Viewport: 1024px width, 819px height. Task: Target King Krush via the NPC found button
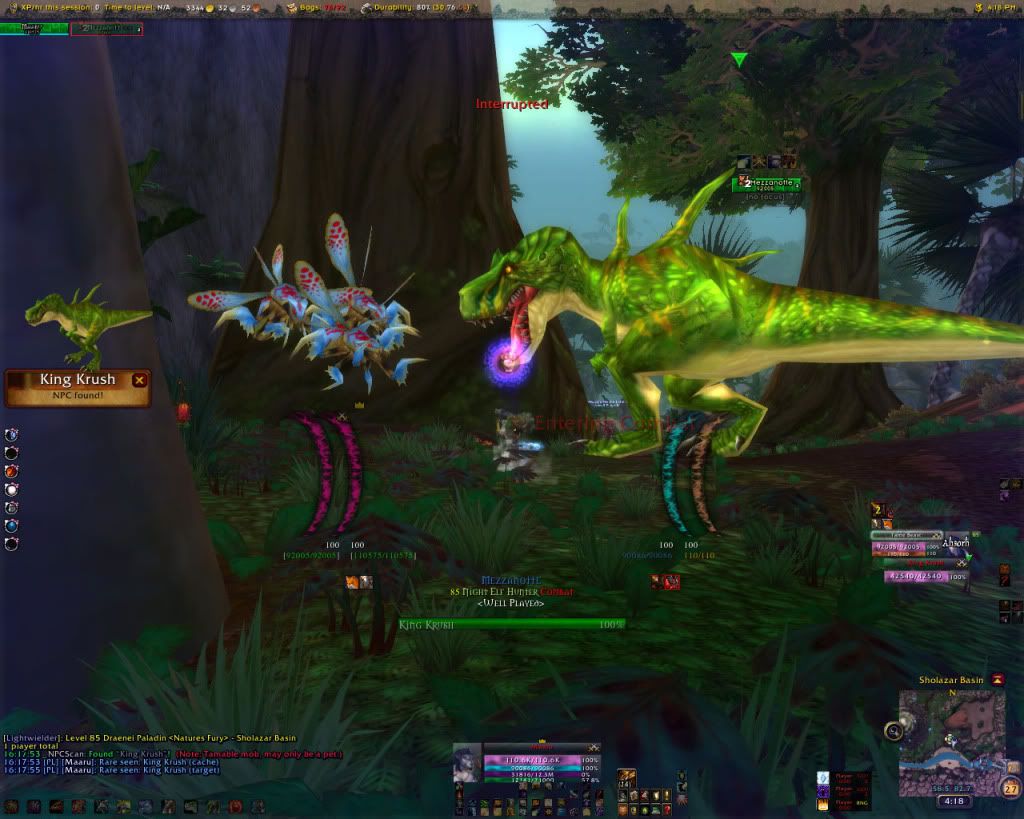[76, 387]
